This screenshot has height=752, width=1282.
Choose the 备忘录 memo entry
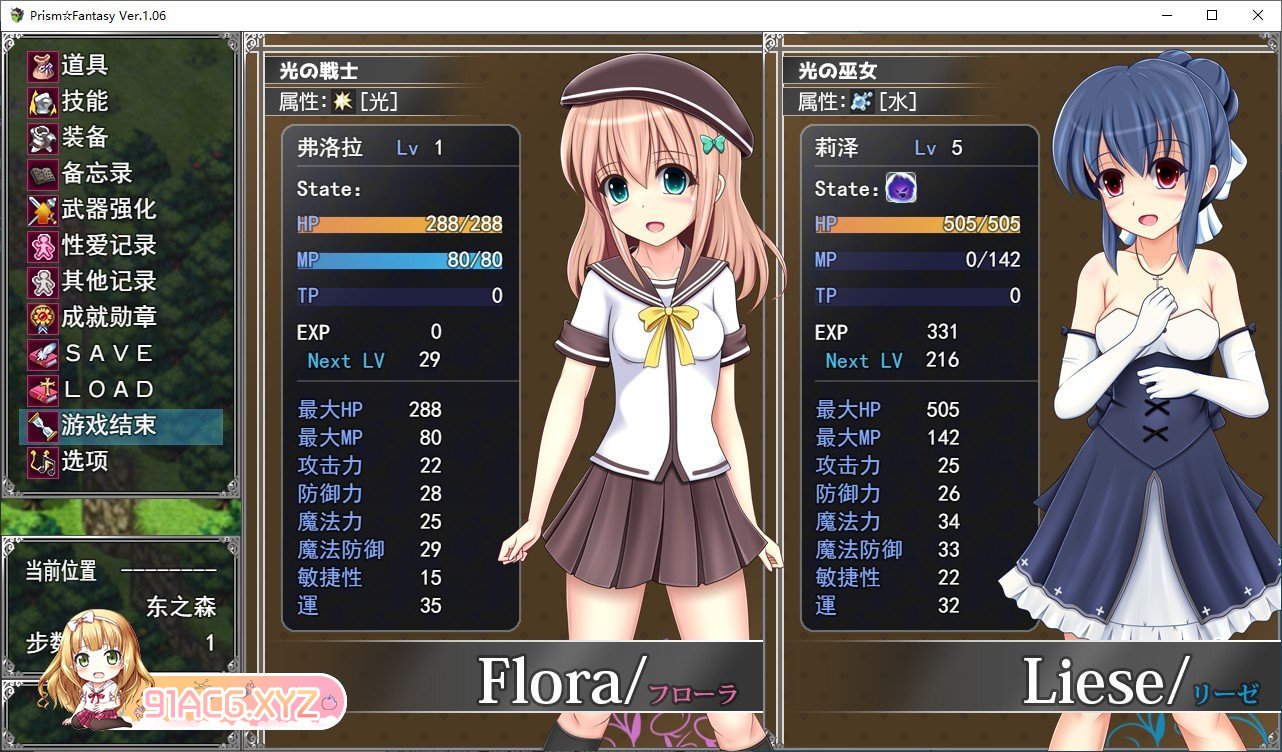click(97, 174)
